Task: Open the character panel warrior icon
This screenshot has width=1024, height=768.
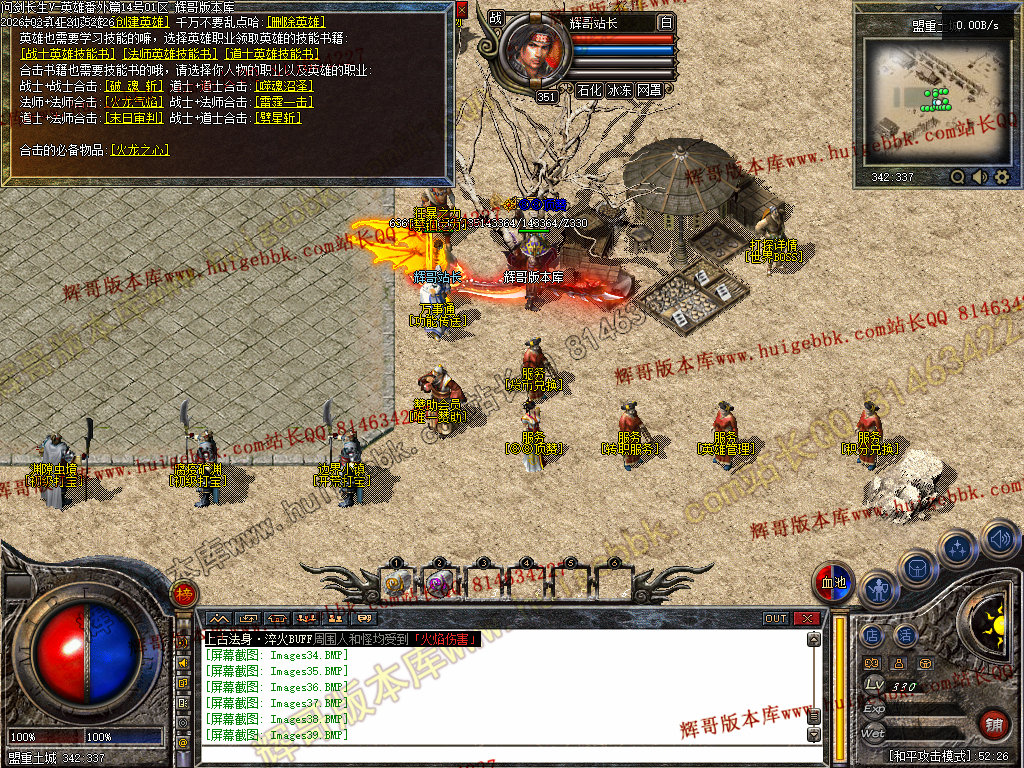Action: (x=879, y=591)
